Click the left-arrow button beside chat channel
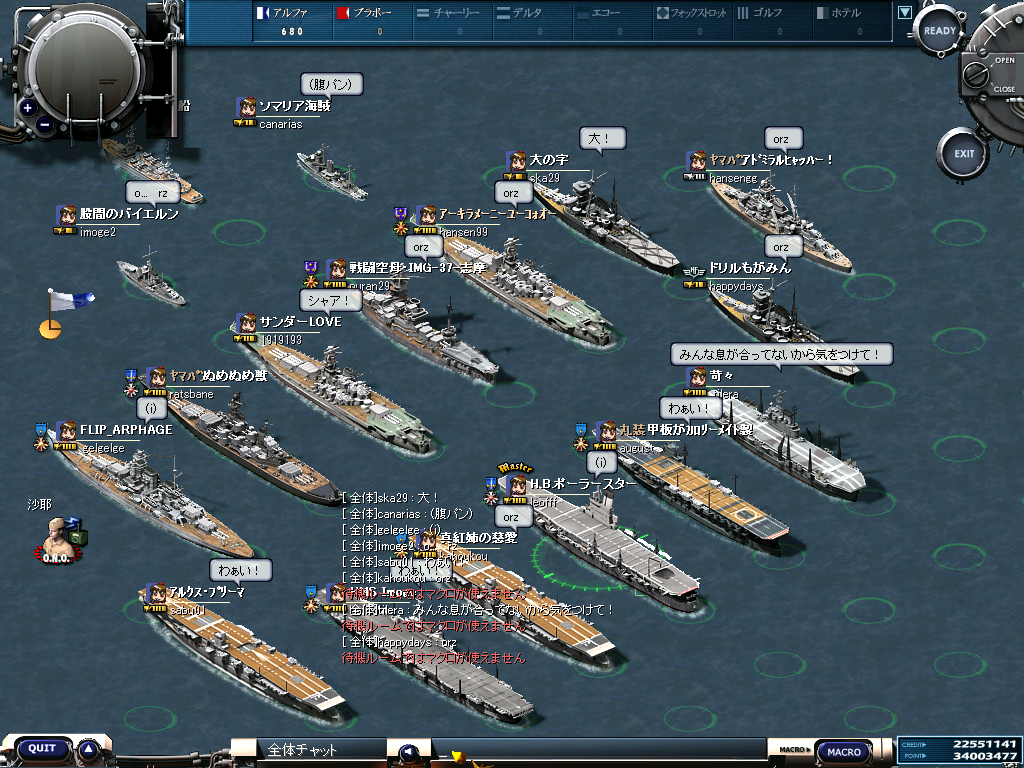This screenshot has width=1024, height=768. pos(407,752)
